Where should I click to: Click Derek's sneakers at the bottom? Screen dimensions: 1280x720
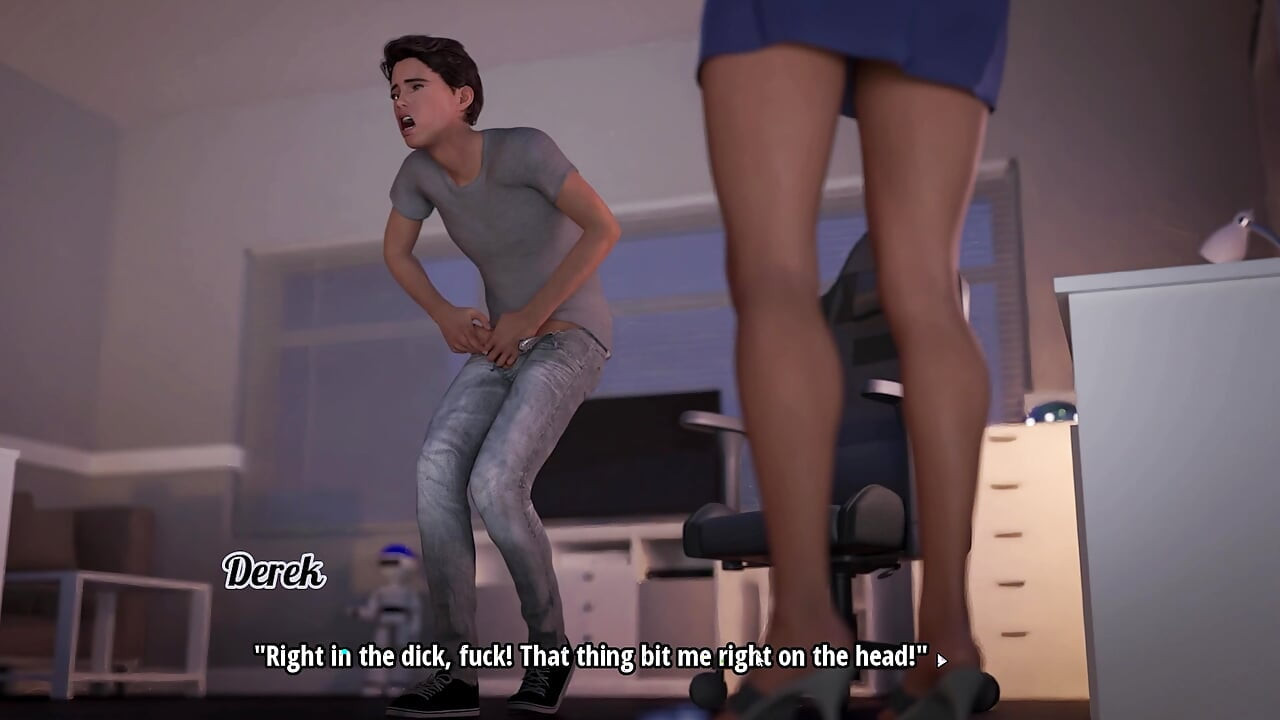480,690
